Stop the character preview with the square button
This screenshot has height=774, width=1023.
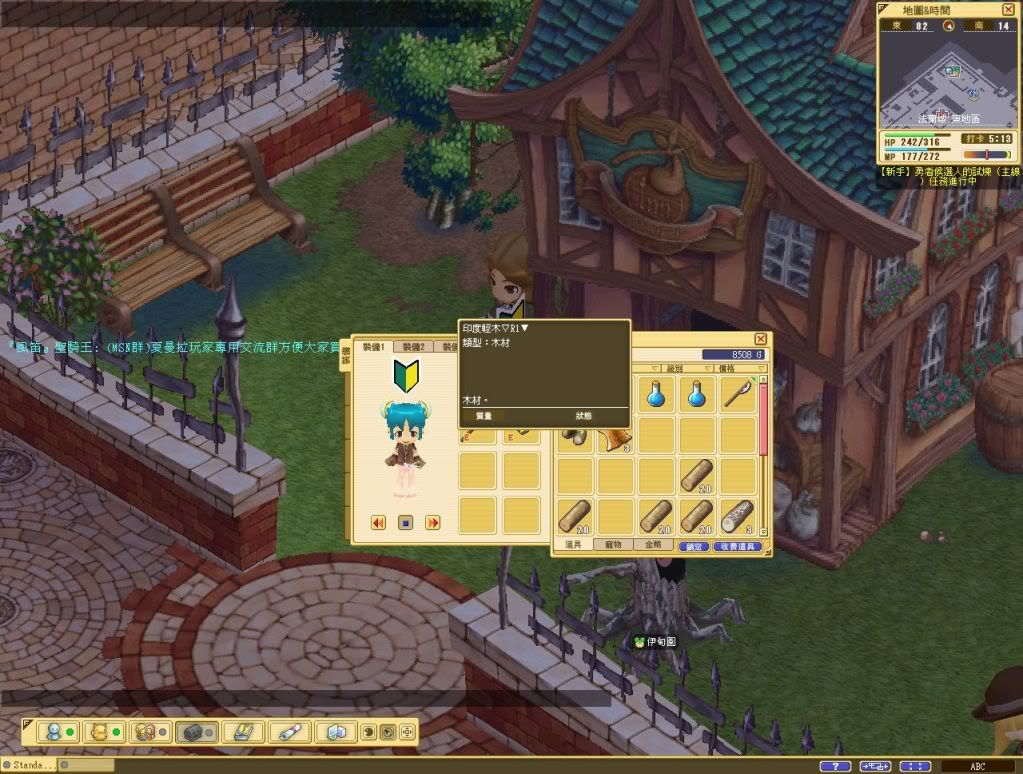pyautogui.click(x=406, y=522)
